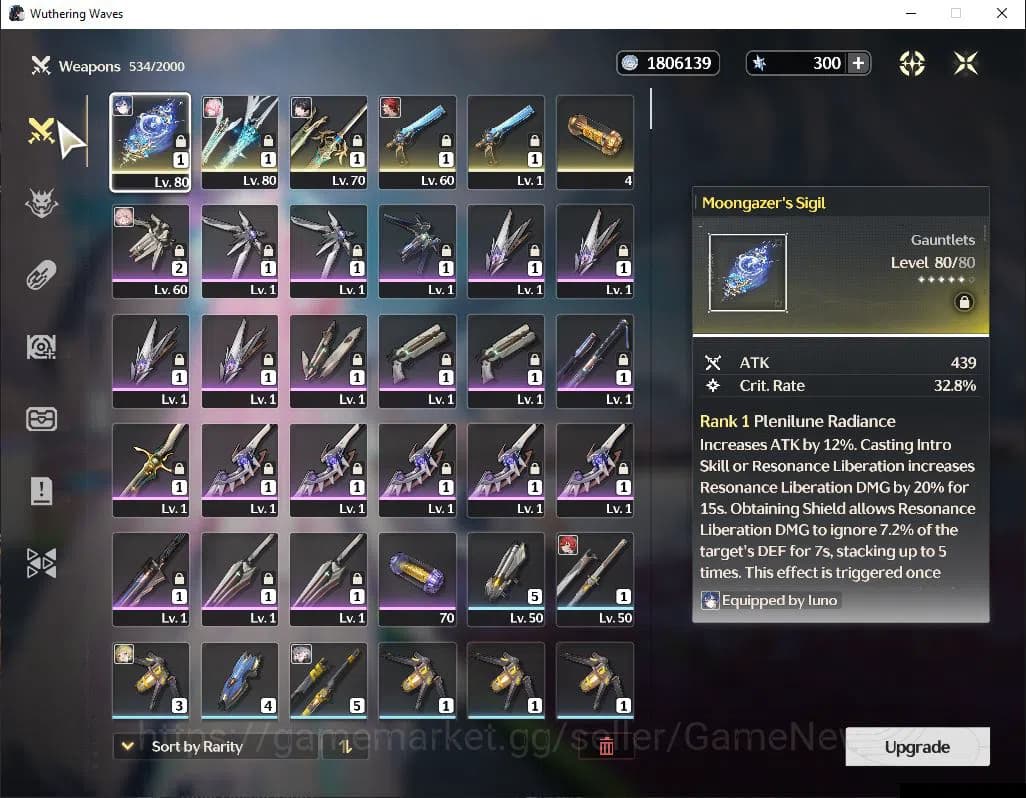Switch to the chest-icon inventory tab
Screen dimensions: 1026x798
click(41, 418)
